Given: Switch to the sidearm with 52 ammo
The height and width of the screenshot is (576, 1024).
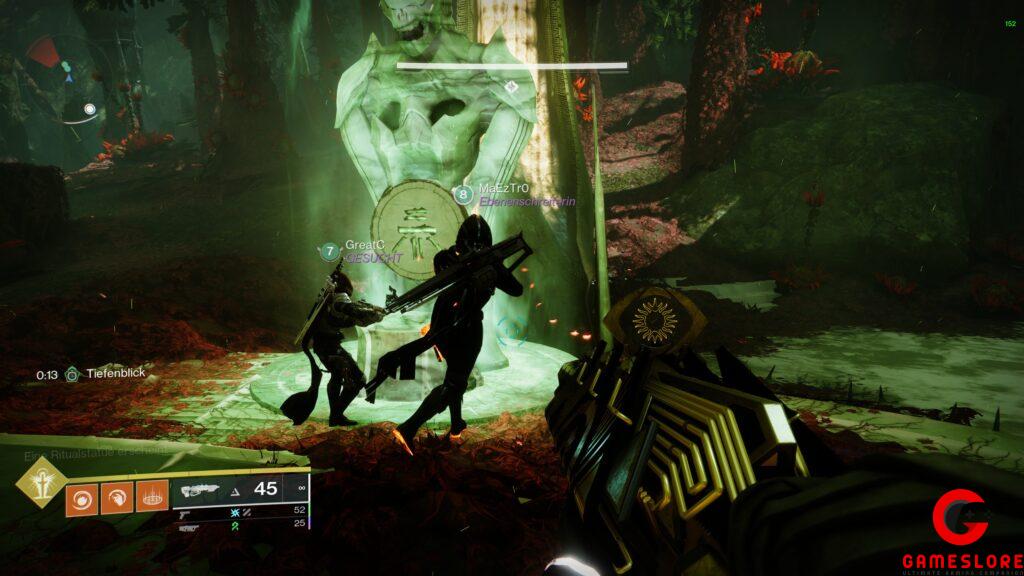Looking at the screenshot, I should [240, 510].
